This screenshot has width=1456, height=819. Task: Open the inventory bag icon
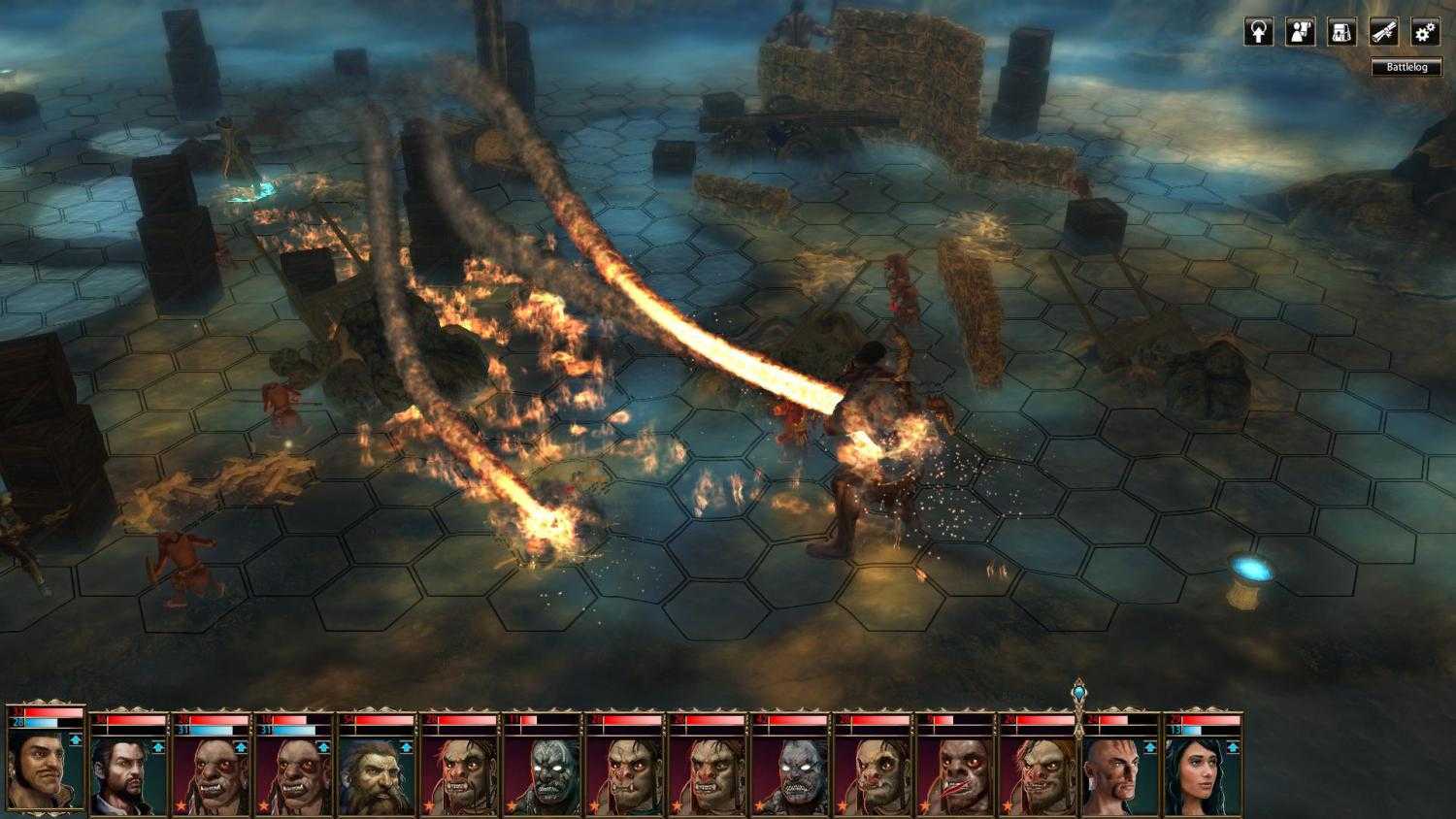click(x=1341, y=32)
